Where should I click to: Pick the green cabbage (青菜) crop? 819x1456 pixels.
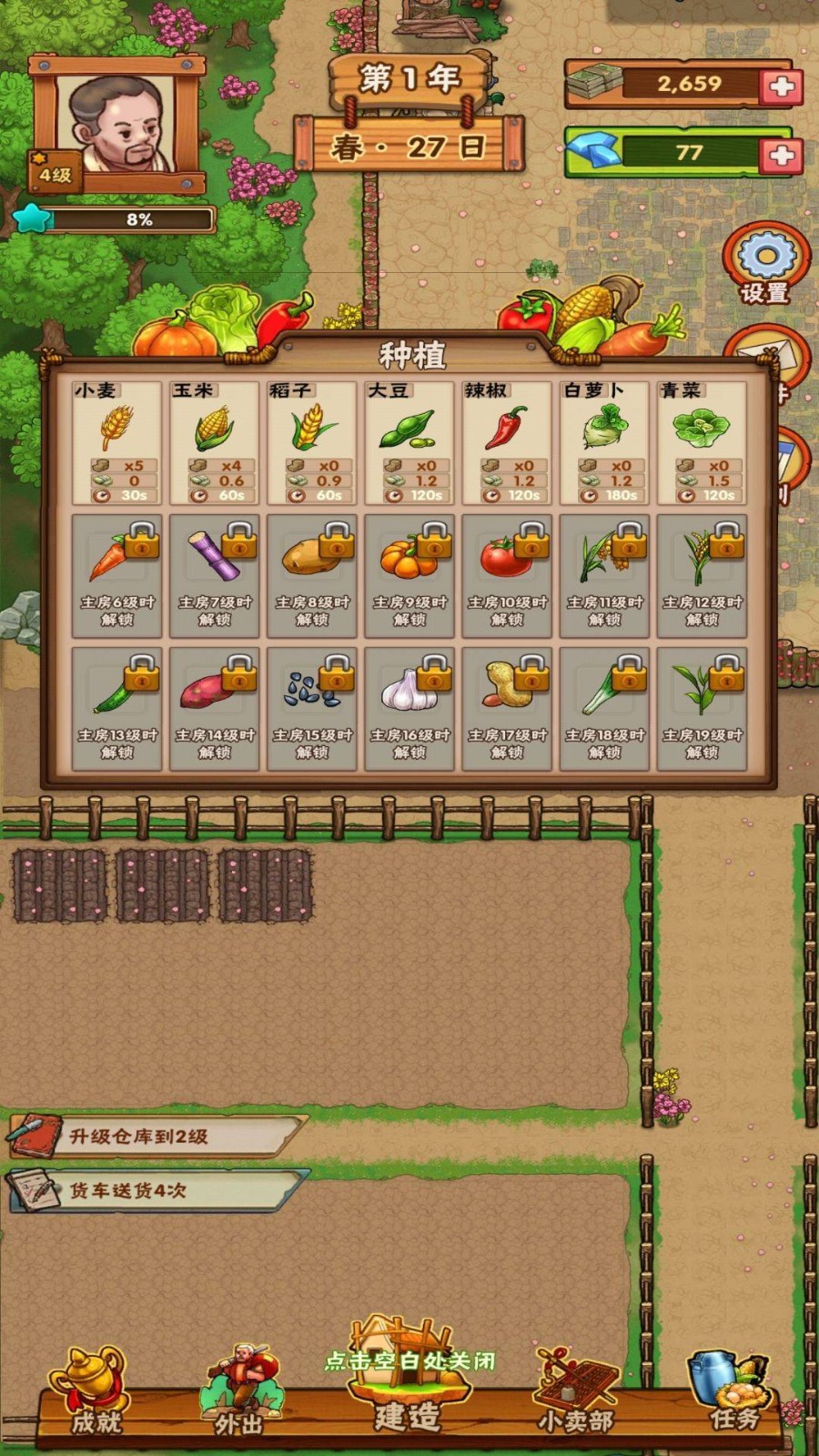702,442
